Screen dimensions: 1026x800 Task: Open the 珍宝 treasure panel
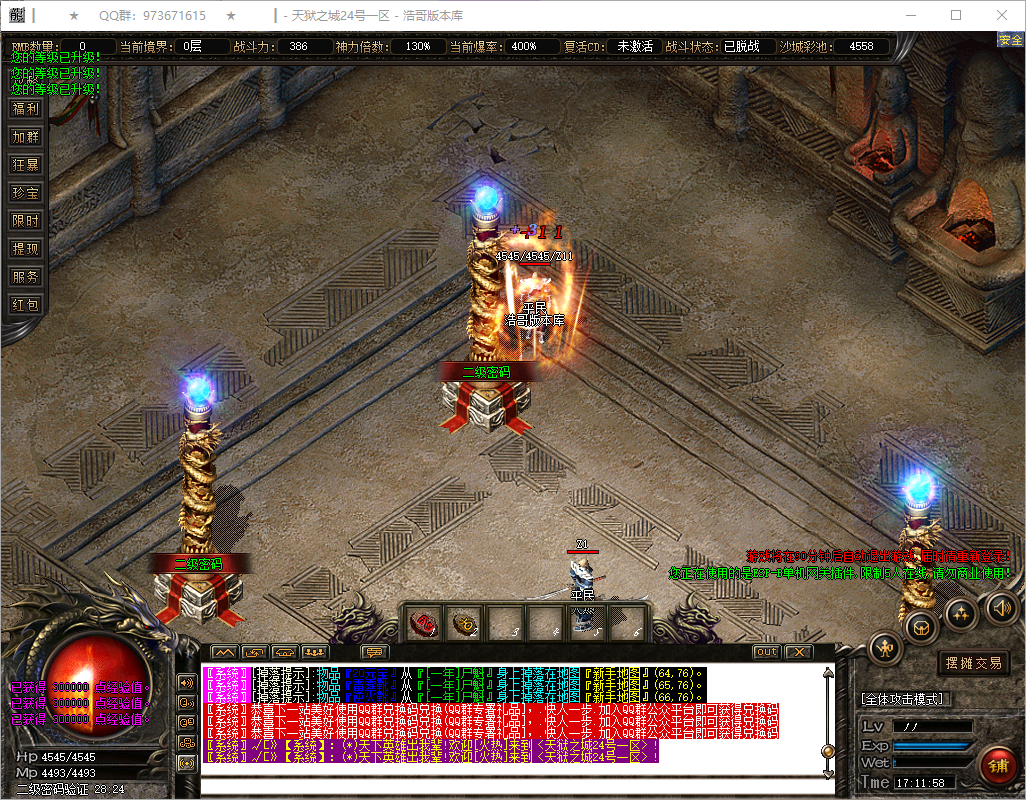(25, 193)
